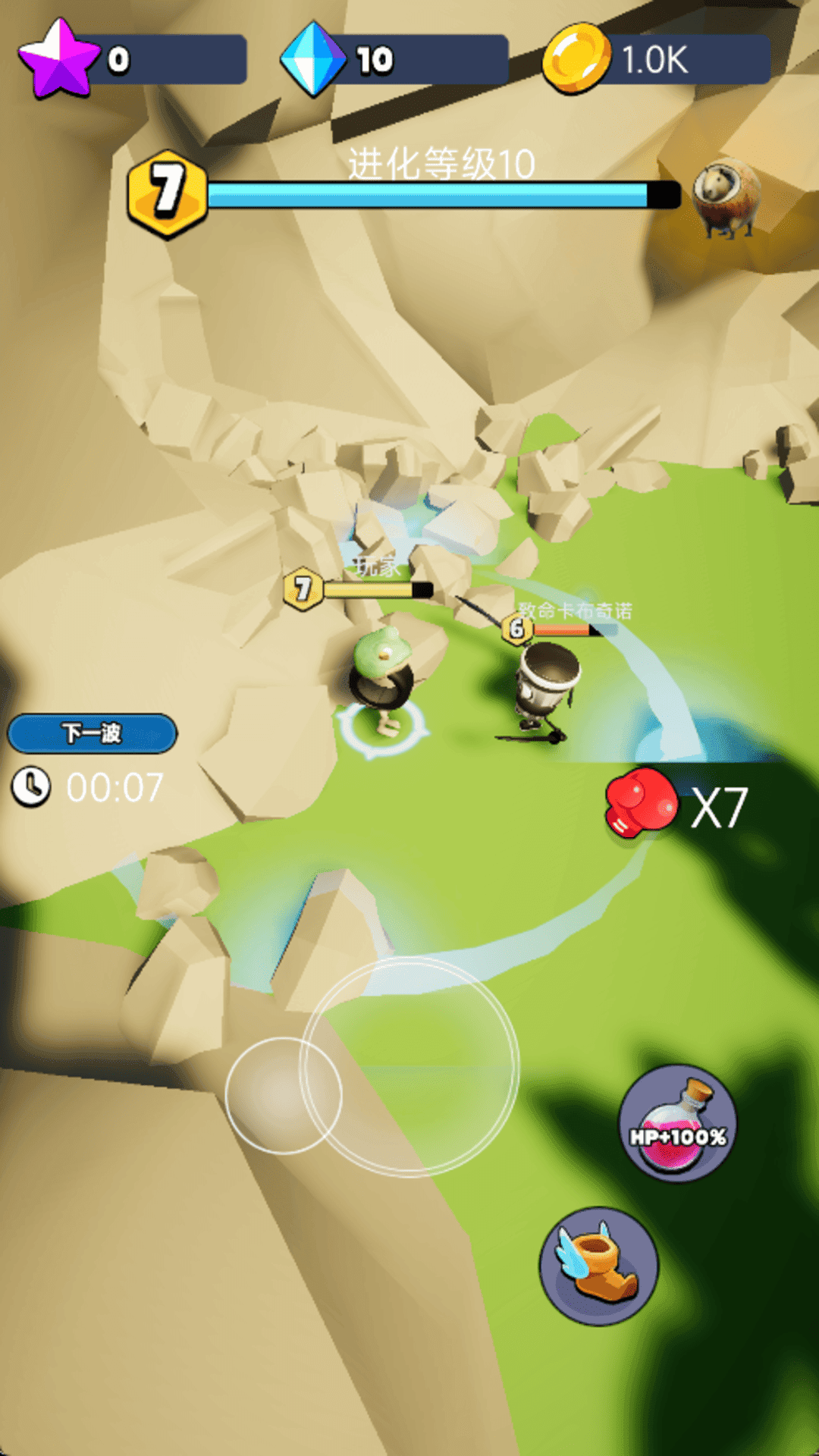Click the purple star currency icon
This screenshot has width=819, height=1456.
click(x=58, y=60)
